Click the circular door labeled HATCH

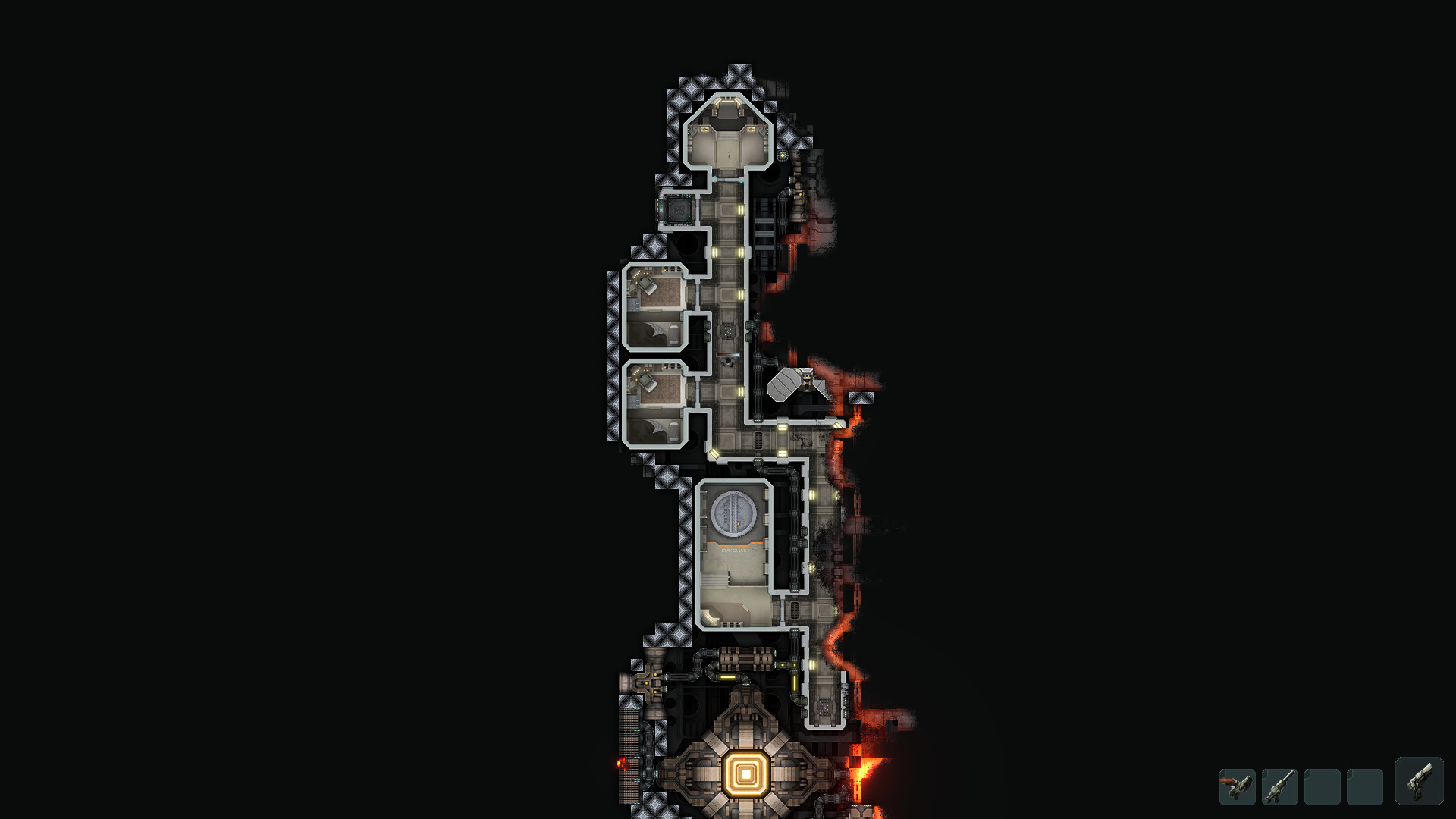[x=732, y=512]
